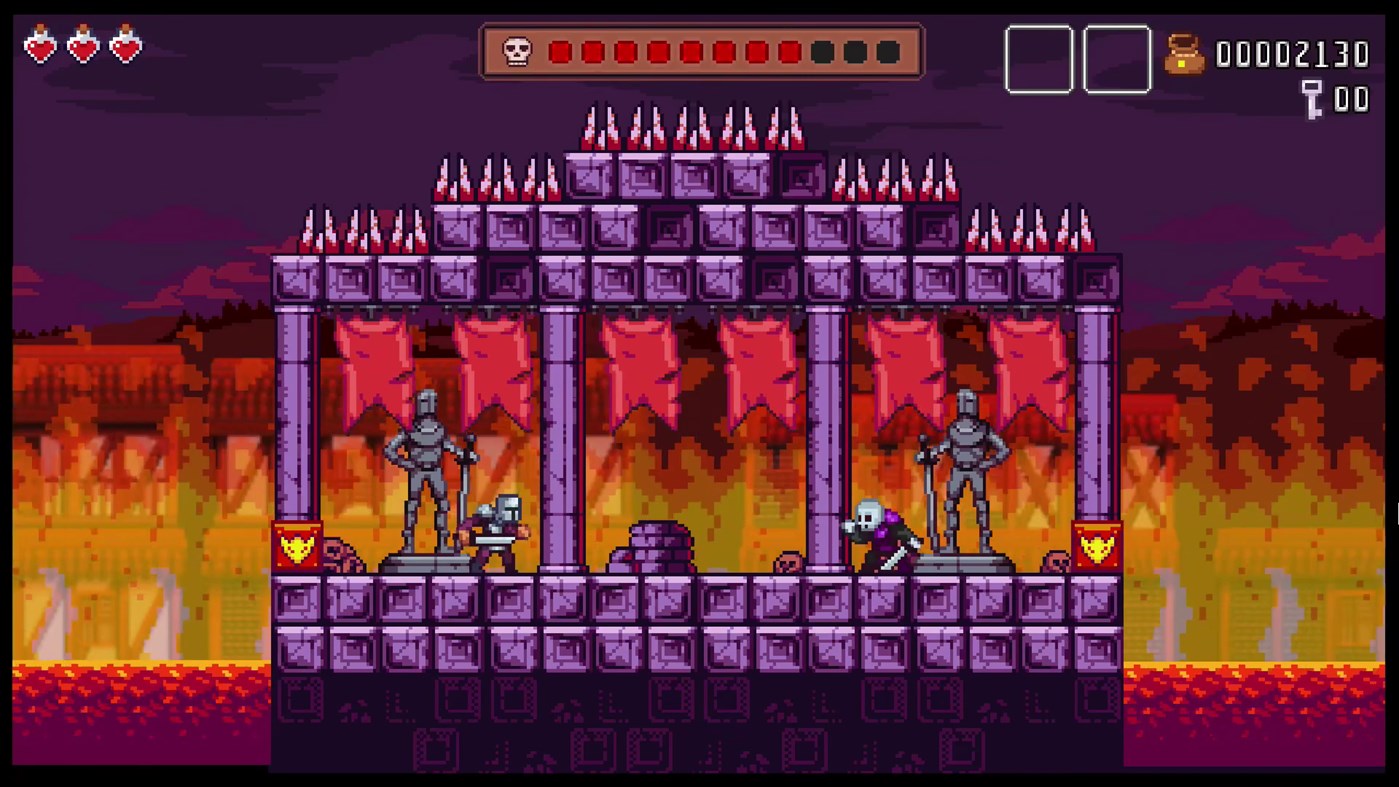Click the yellow eagle emblem on the left pillar
The height and width of the screenshot is (787, 1399).
coord(297,546)
